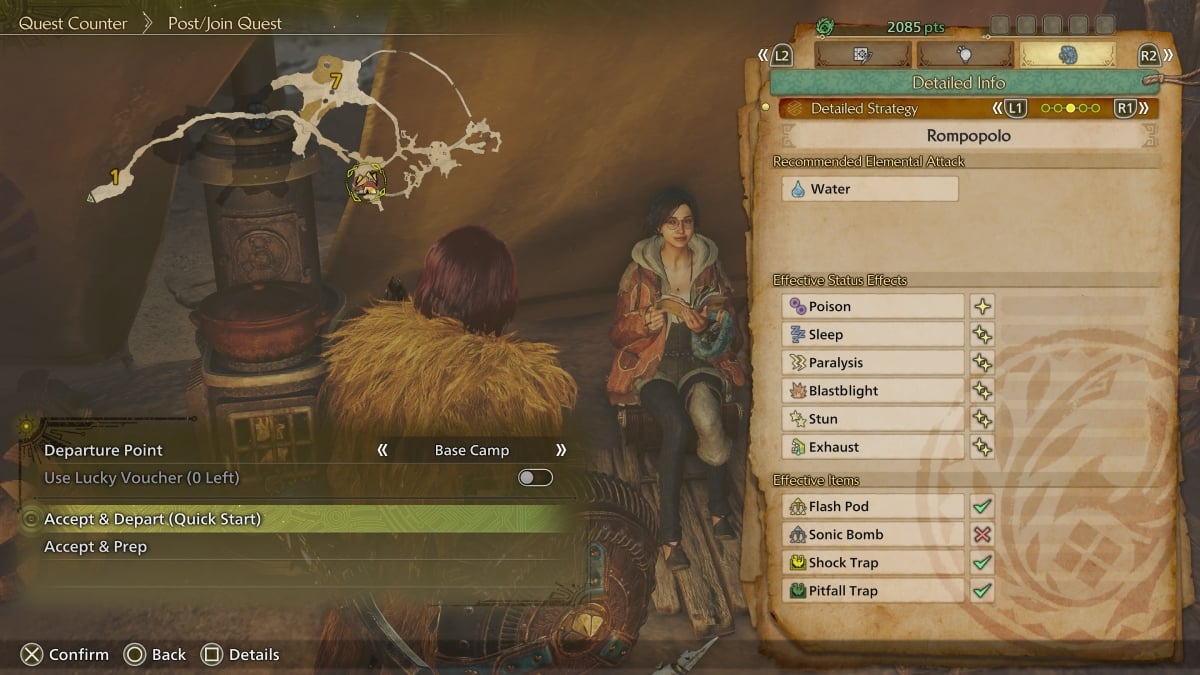Select the Flash Pod item row
Screen dimensions: 1200x675
point(872,507)
